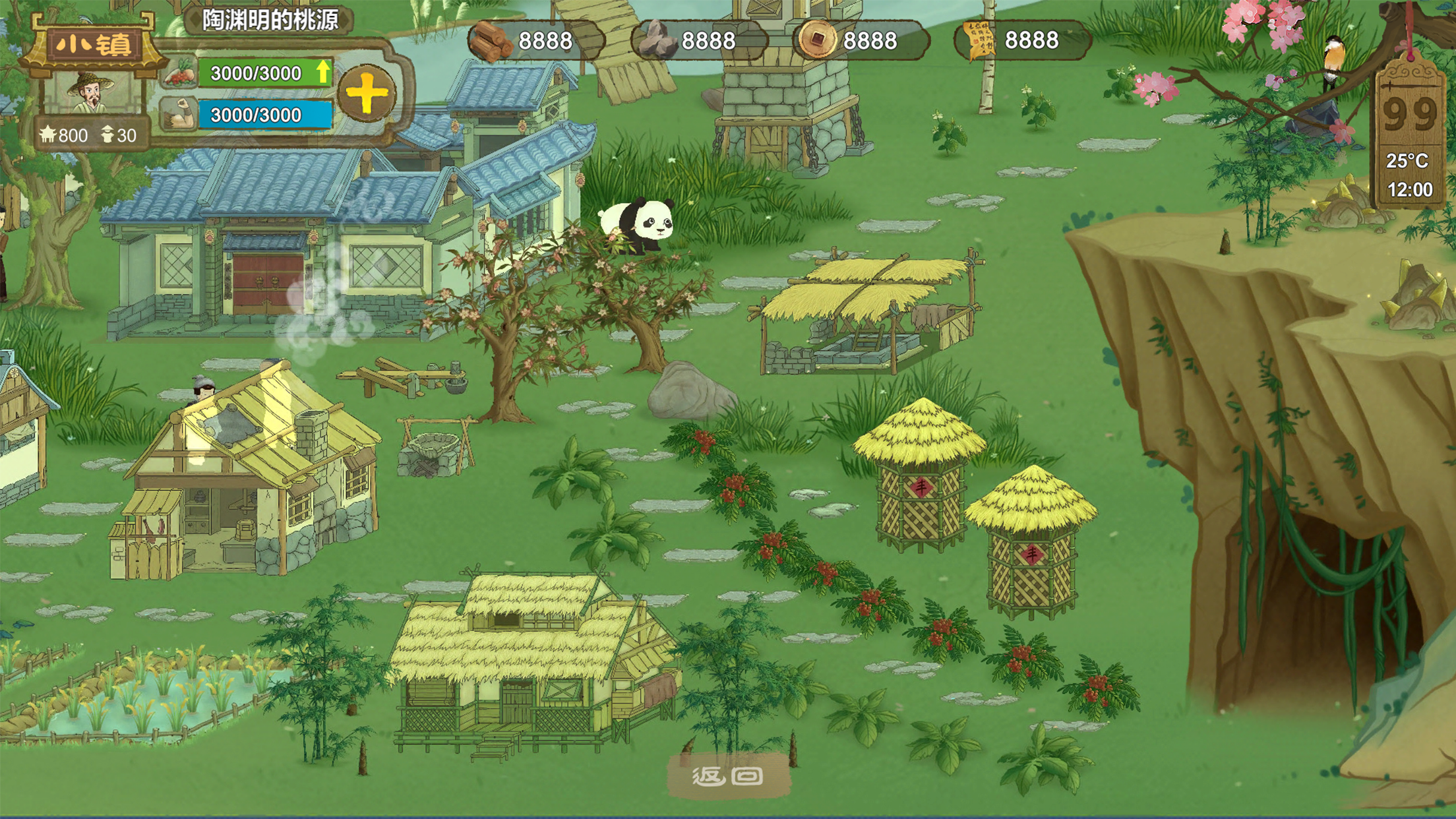Viewport: 1456px width, 819px height.
Task: Tap the yellow scroll resource icon
Action: (x=979, y=41)
